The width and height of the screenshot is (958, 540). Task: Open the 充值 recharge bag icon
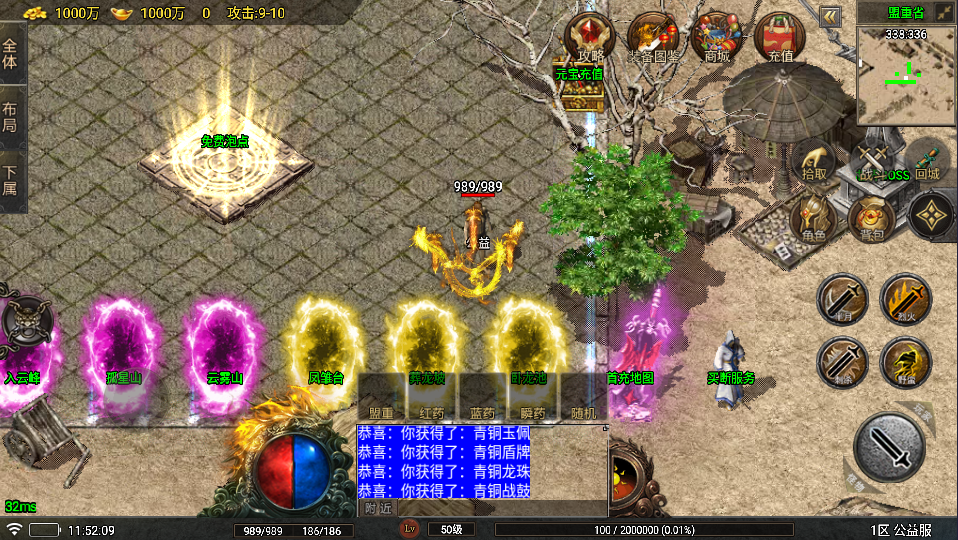pos(780,38)
